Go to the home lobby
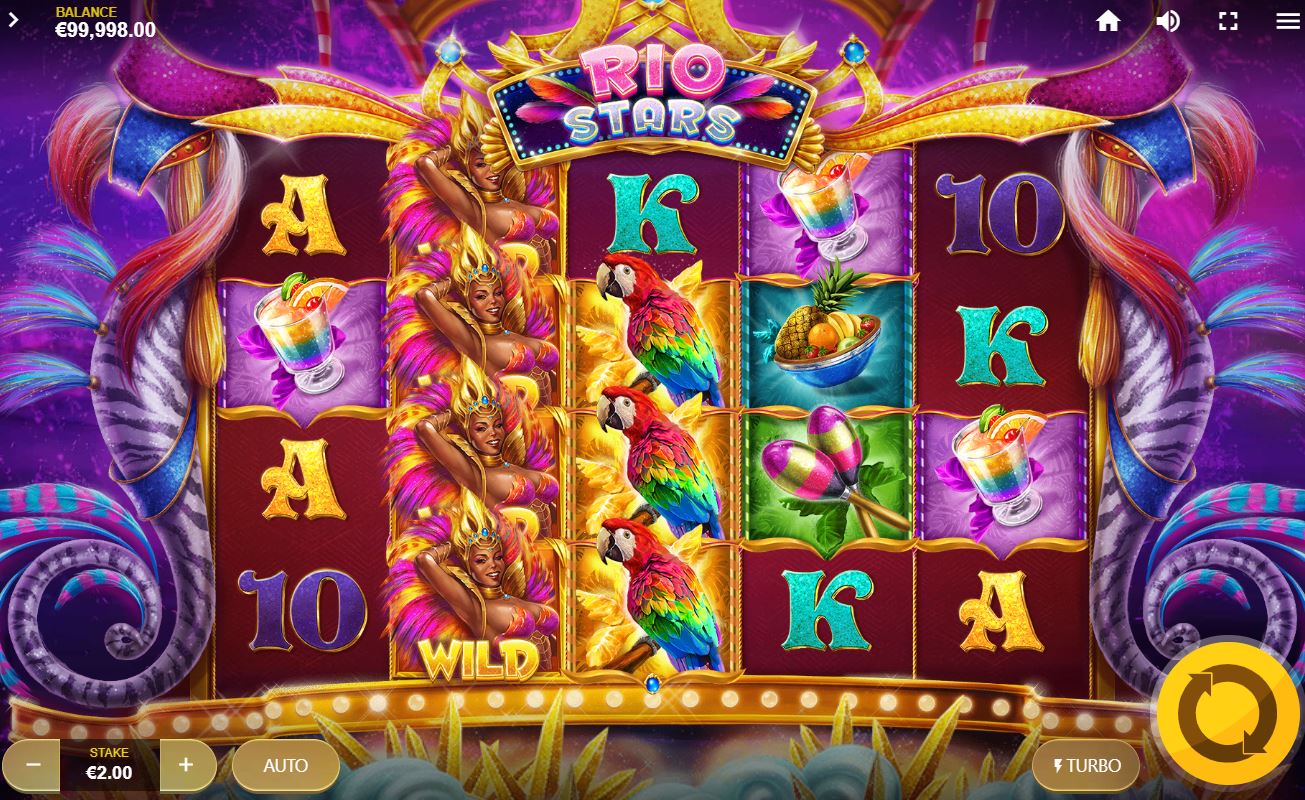 click(x=1108, y=21)
